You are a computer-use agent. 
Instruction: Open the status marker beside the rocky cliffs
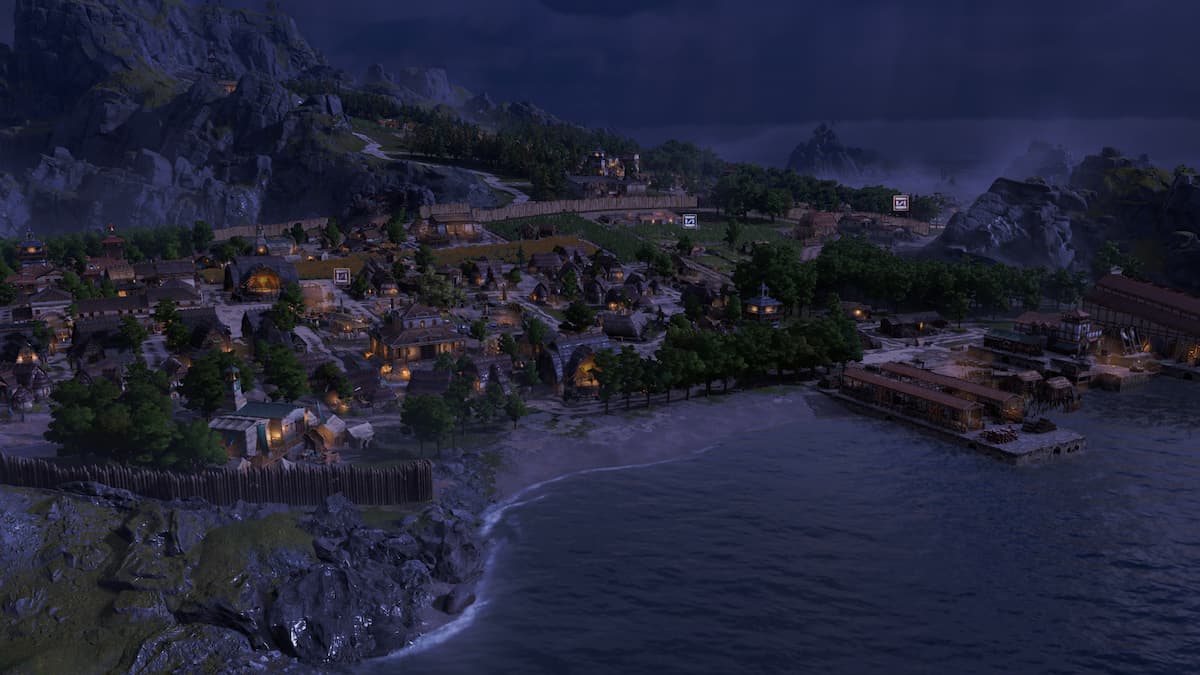pyautogui.click(x=900, y=203)
